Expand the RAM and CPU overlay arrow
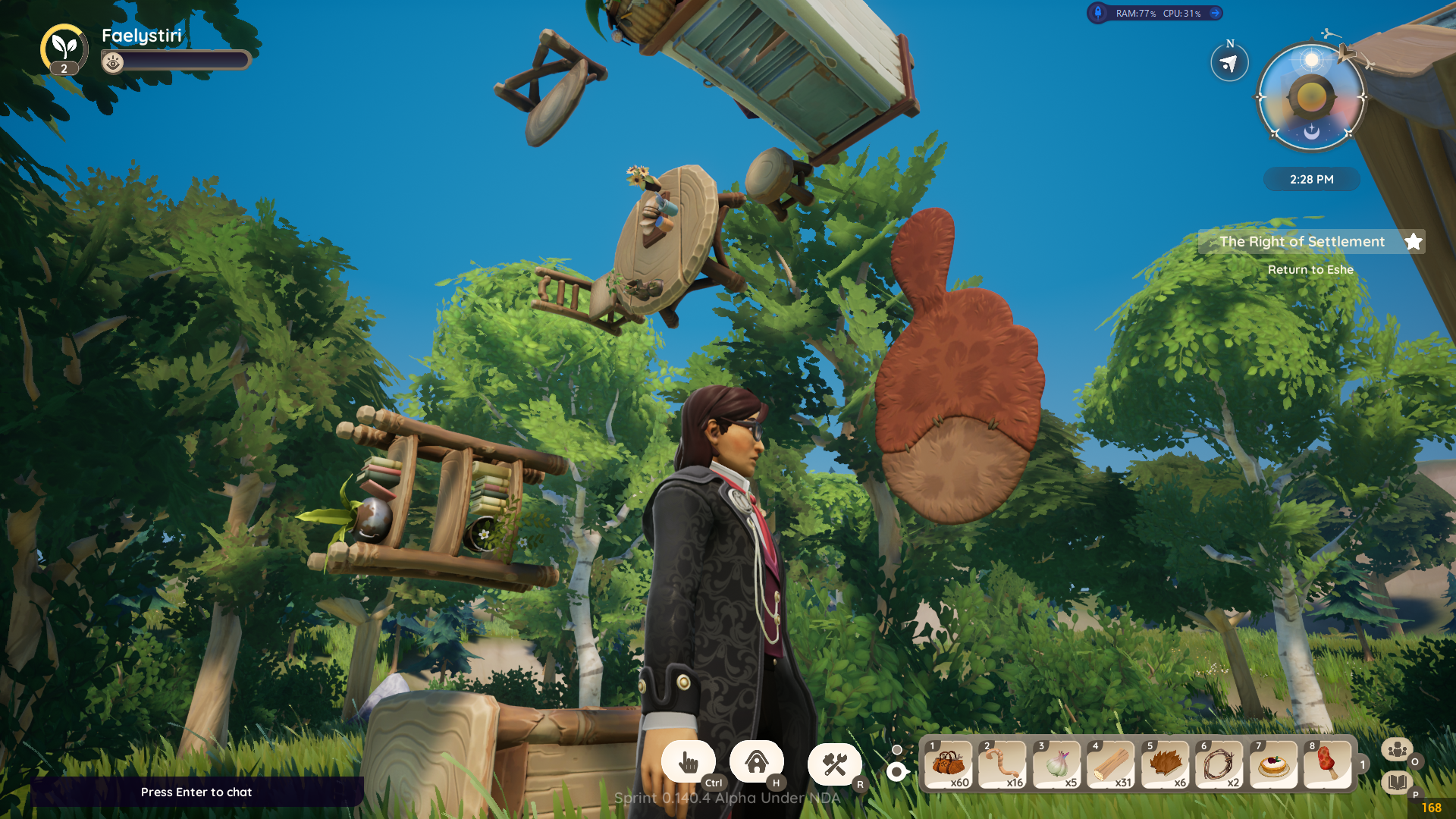Viewport: 1456px width, 819px height. [1215, 13]
